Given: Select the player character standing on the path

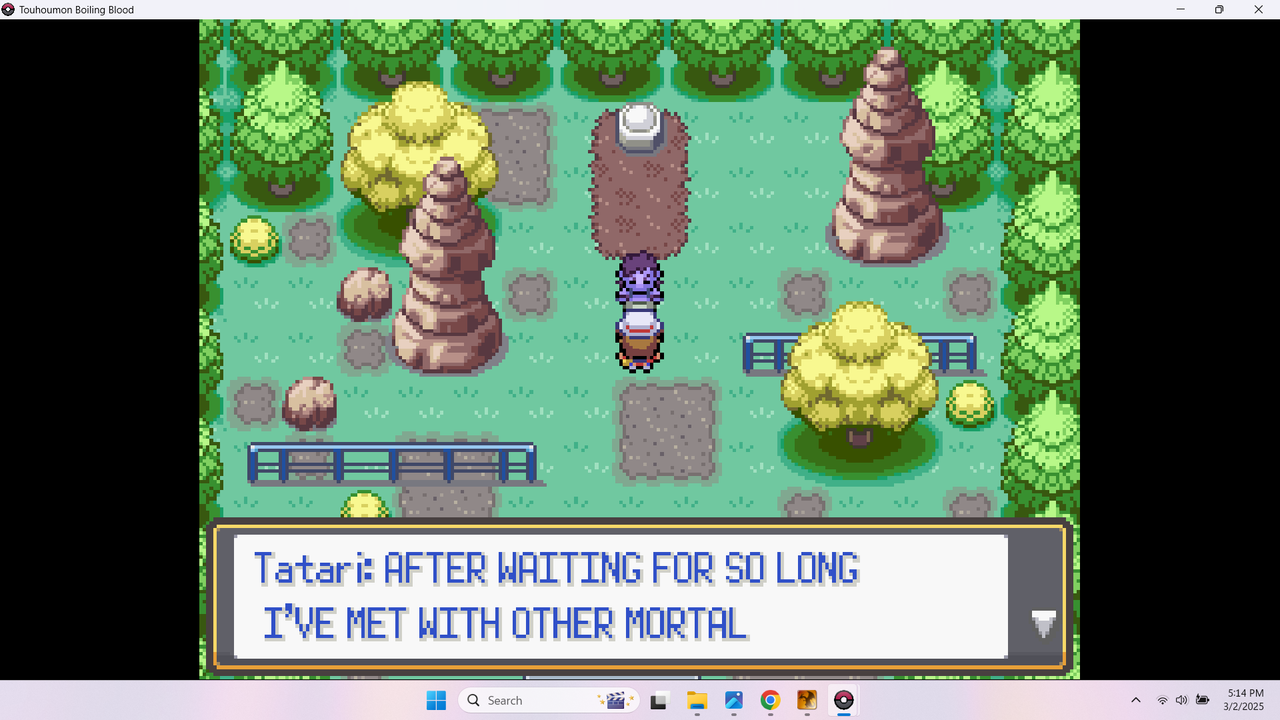Looking at the screenshot, I should (x=639, y=310).
